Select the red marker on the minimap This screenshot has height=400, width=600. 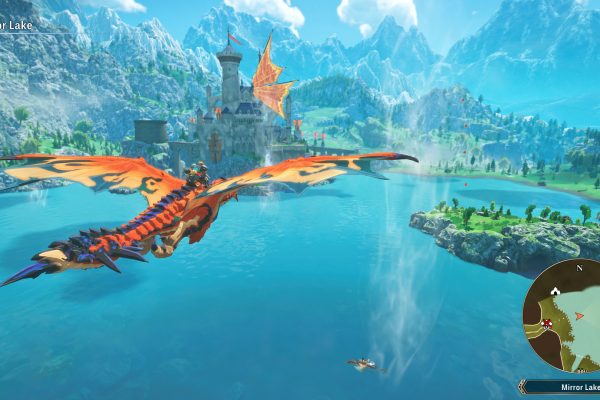coord(547,322)
